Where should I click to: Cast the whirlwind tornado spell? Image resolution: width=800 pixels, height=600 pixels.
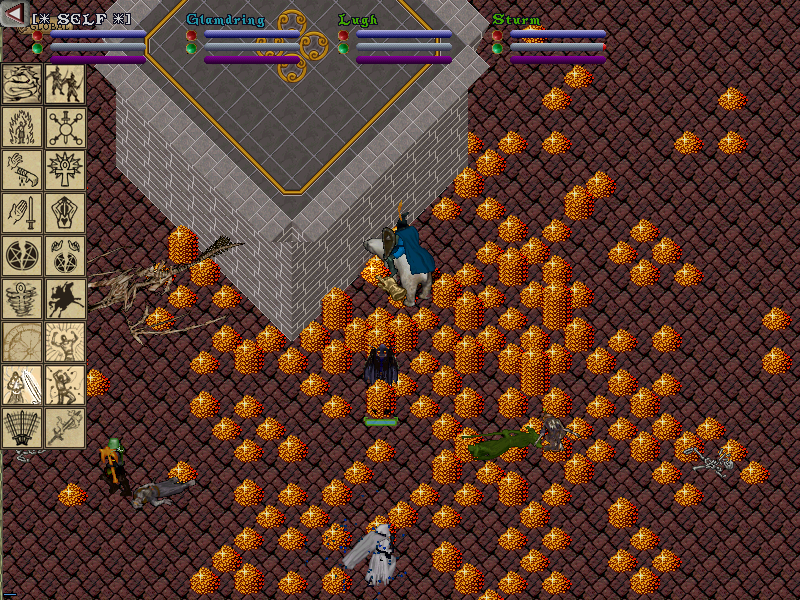pos(22,299)
